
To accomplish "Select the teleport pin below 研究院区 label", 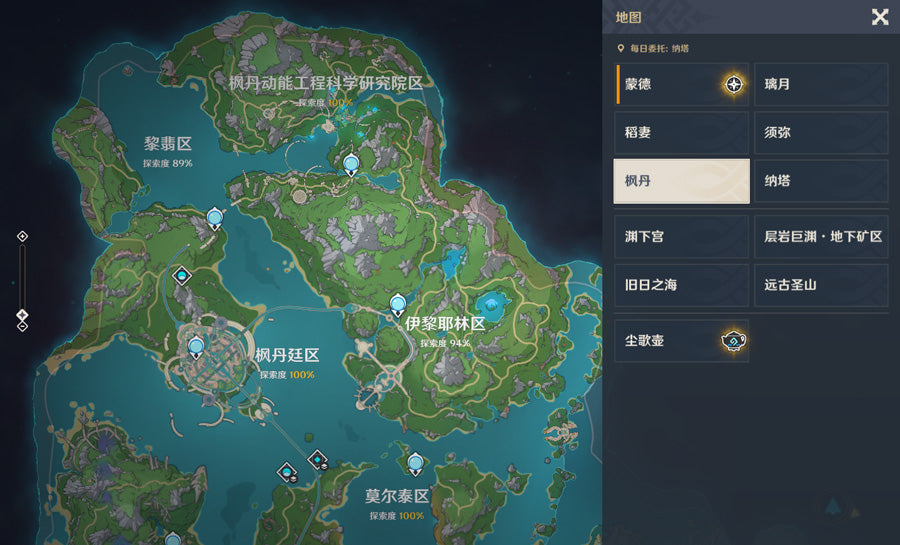I will (x=350, y=165).
